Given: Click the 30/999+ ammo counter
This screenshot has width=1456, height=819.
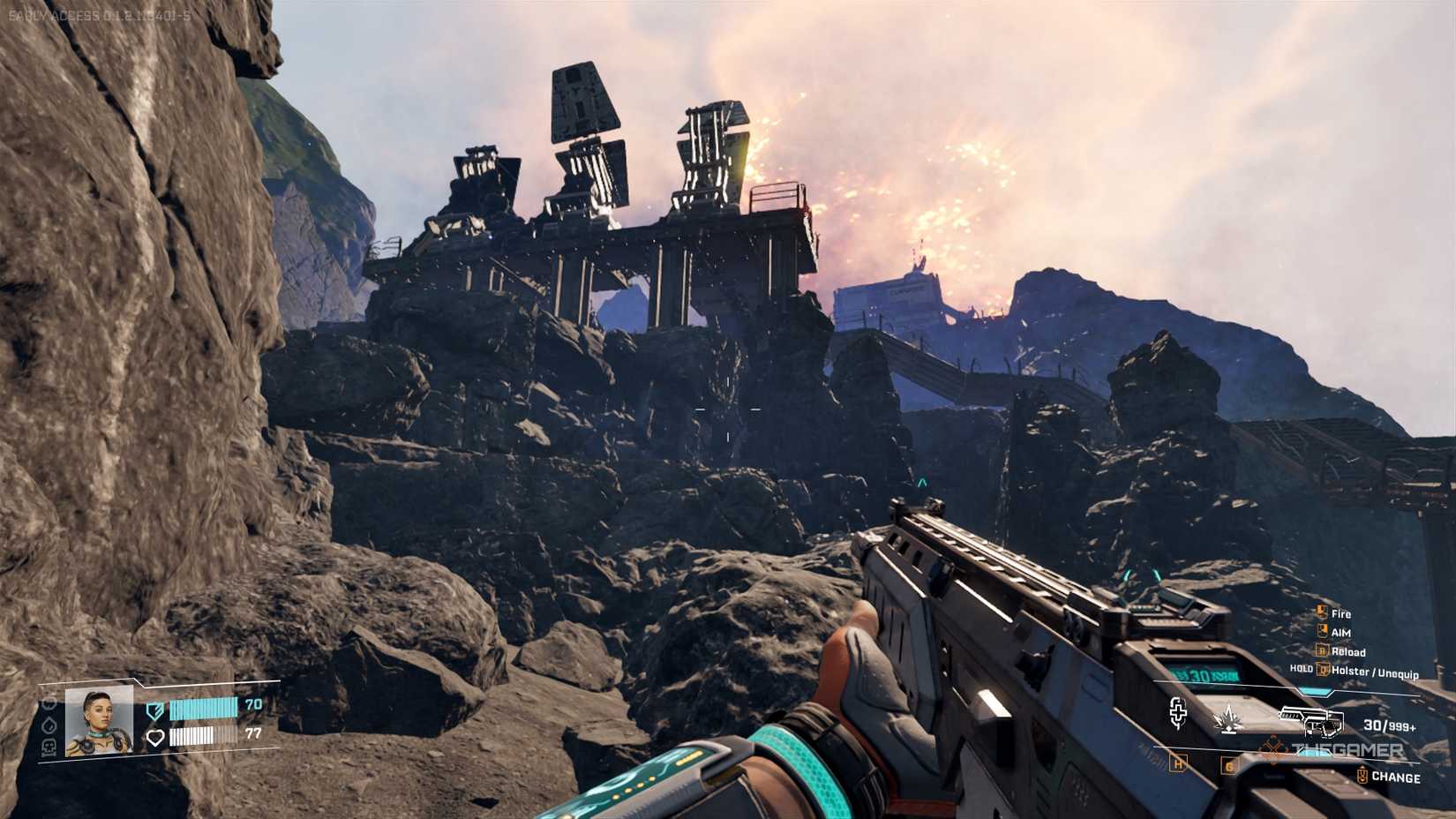Looking at the screenshot, I should pos(1390,725).
